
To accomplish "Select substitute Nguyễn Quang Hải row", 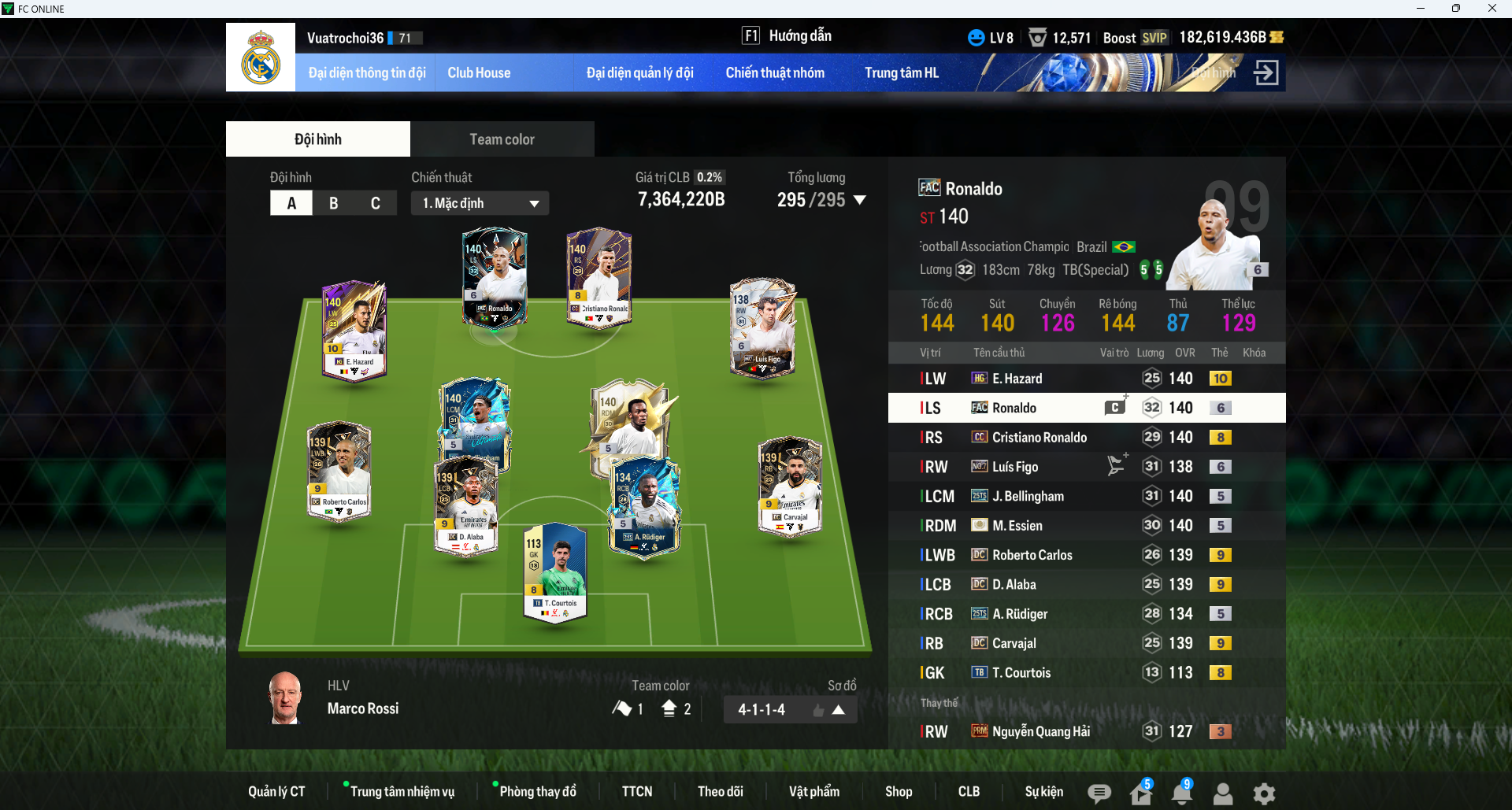I will click(1087, 731).
